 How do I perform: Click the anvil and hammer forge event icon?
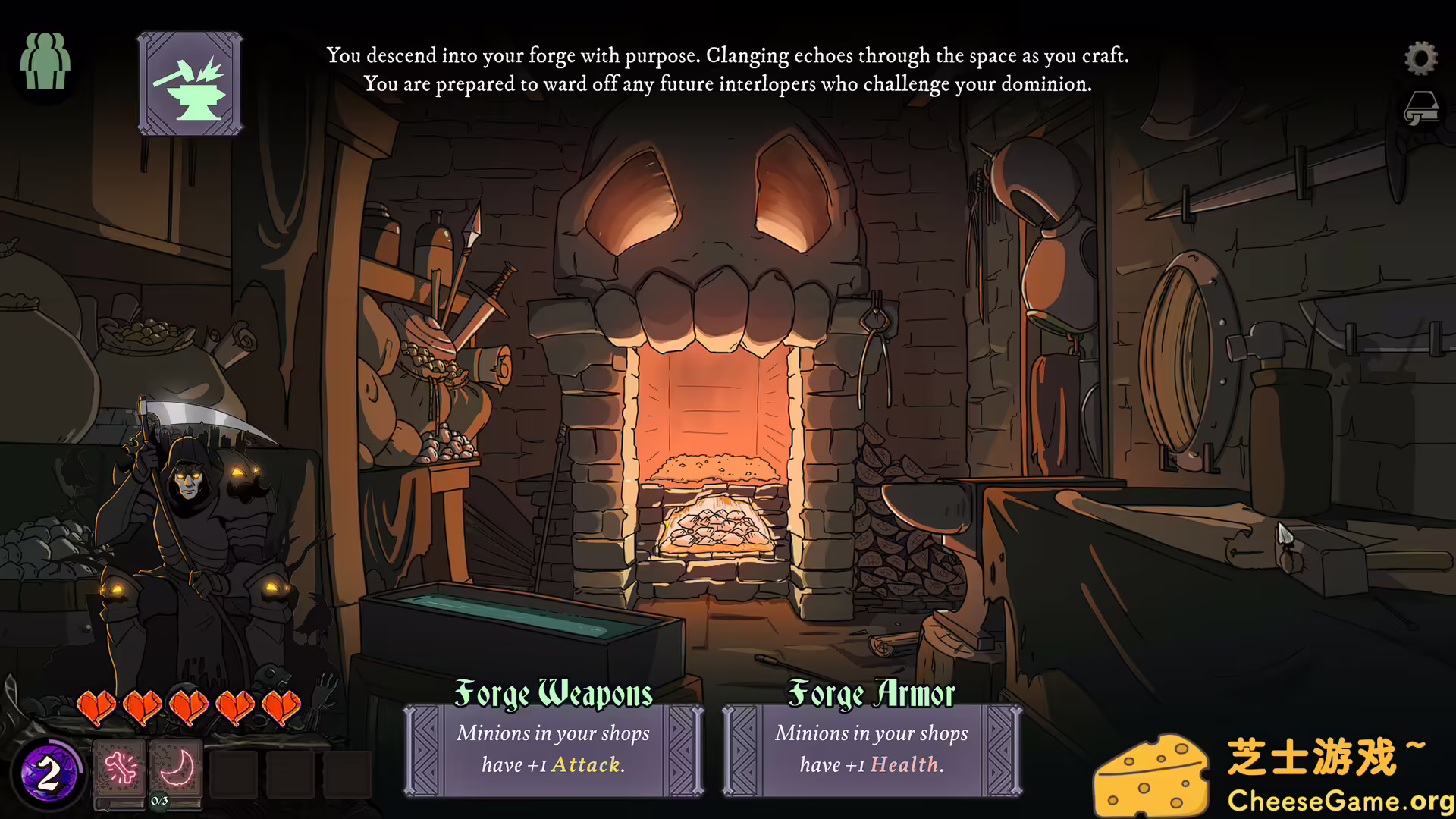tap(189, 82)
